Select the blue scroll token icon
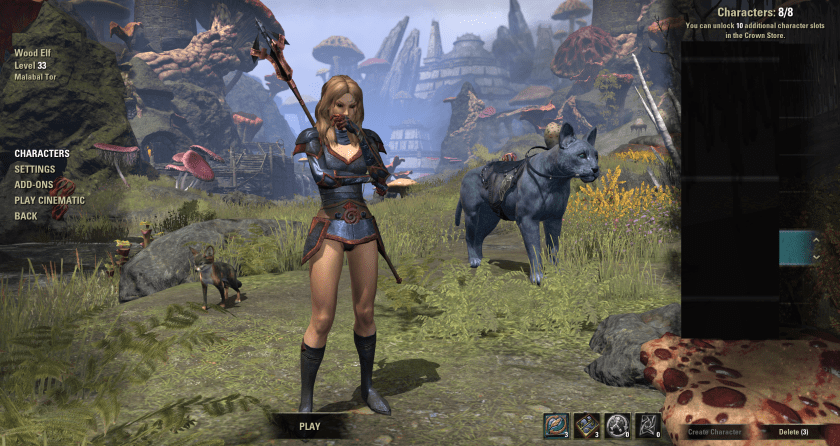Viewport: 840px width, 446px height. pos(587,424)
